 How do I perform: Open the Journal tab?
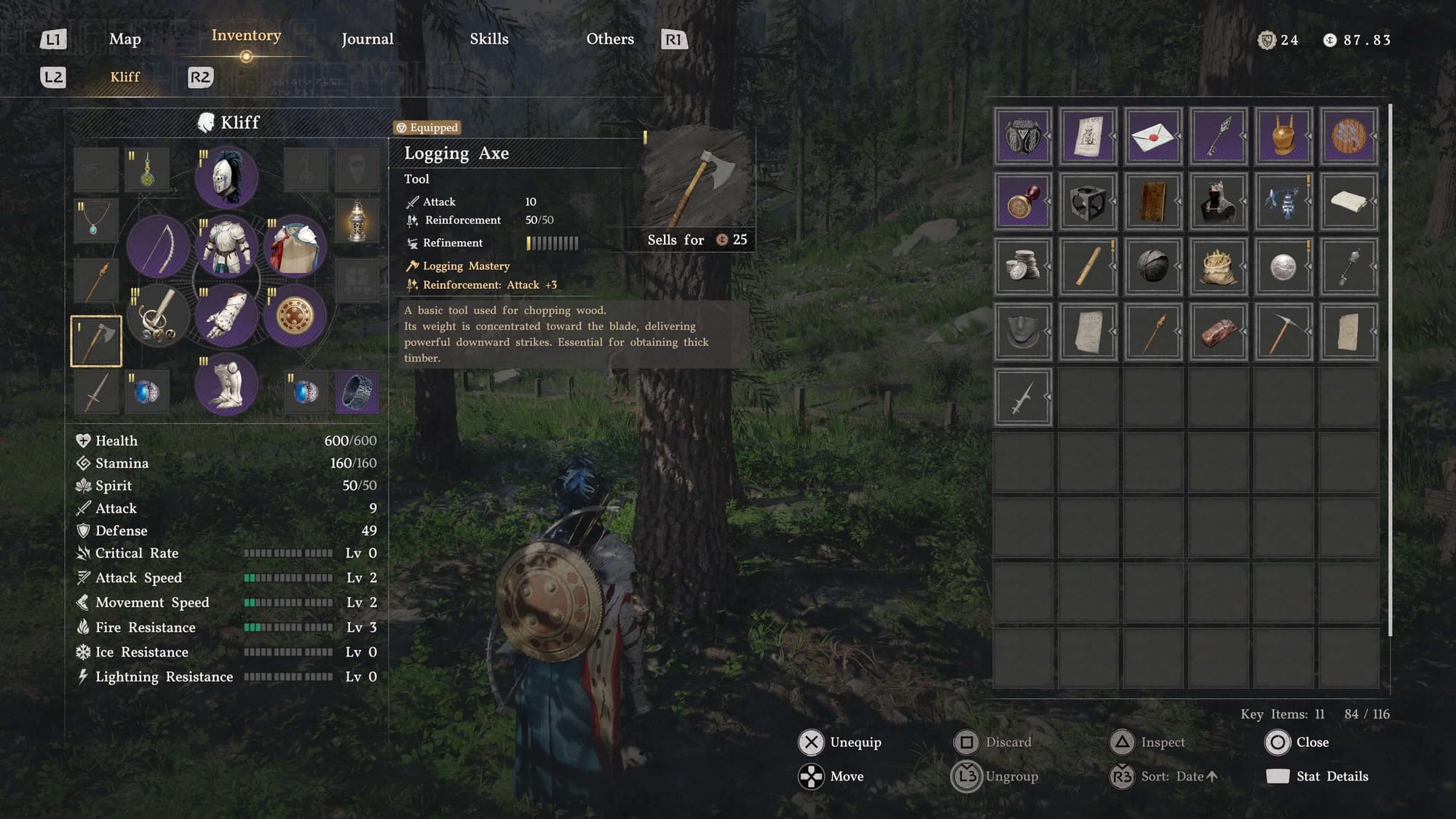(367, 39)
